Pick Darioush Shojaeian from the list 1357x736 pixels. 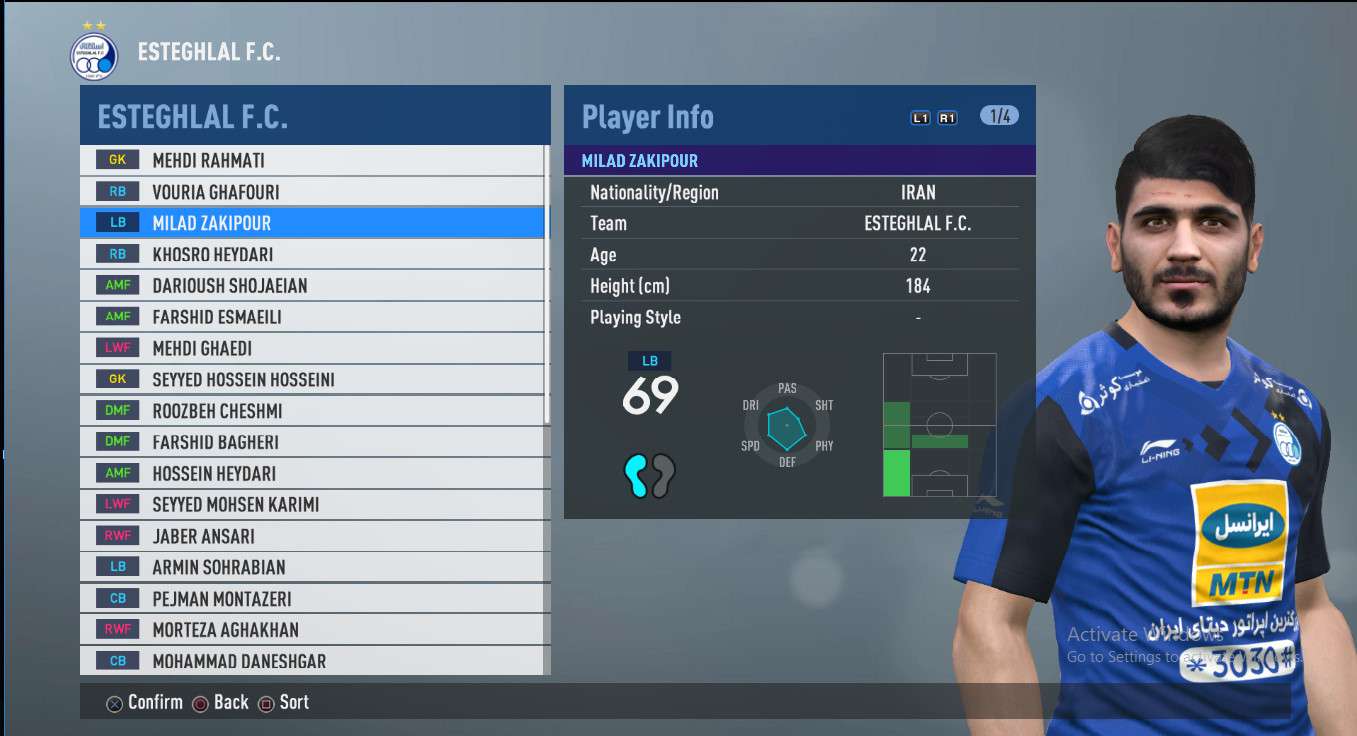[x=312, y=285]
